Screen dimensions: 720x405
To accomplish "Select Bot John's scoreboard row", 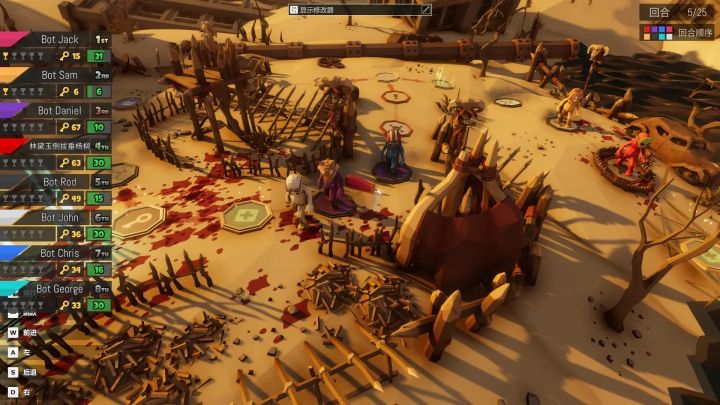I will [x=58, y=226].
